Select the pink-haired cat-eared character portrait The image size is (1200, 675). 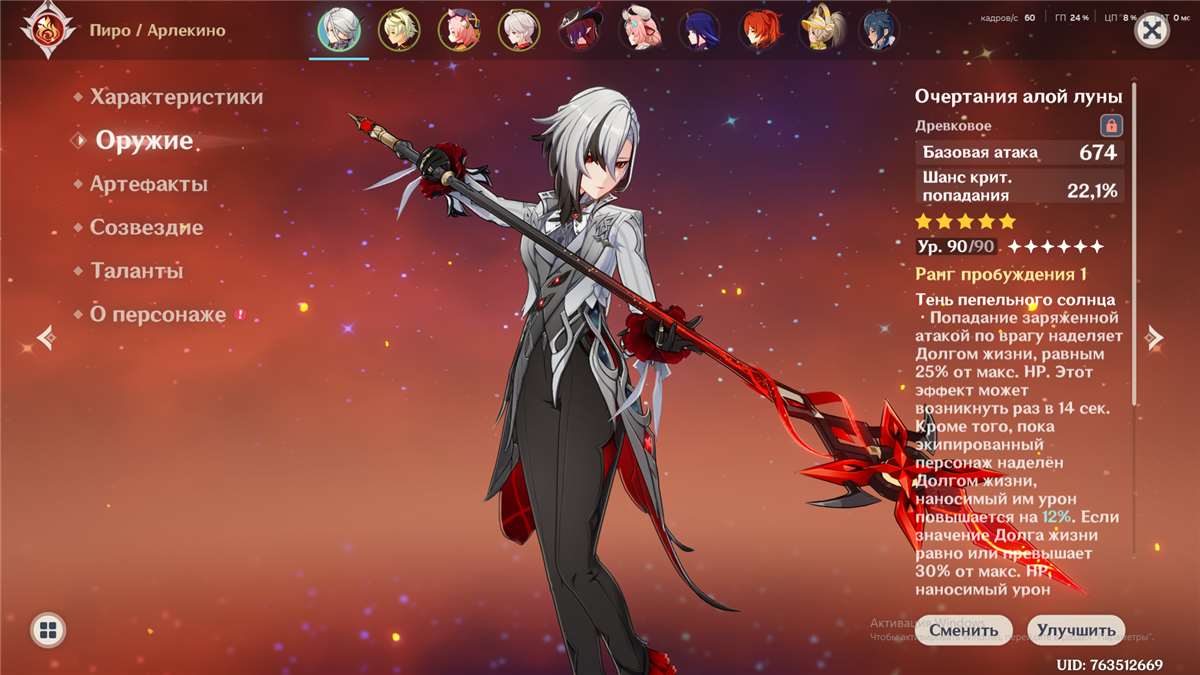tap(459, 31)
